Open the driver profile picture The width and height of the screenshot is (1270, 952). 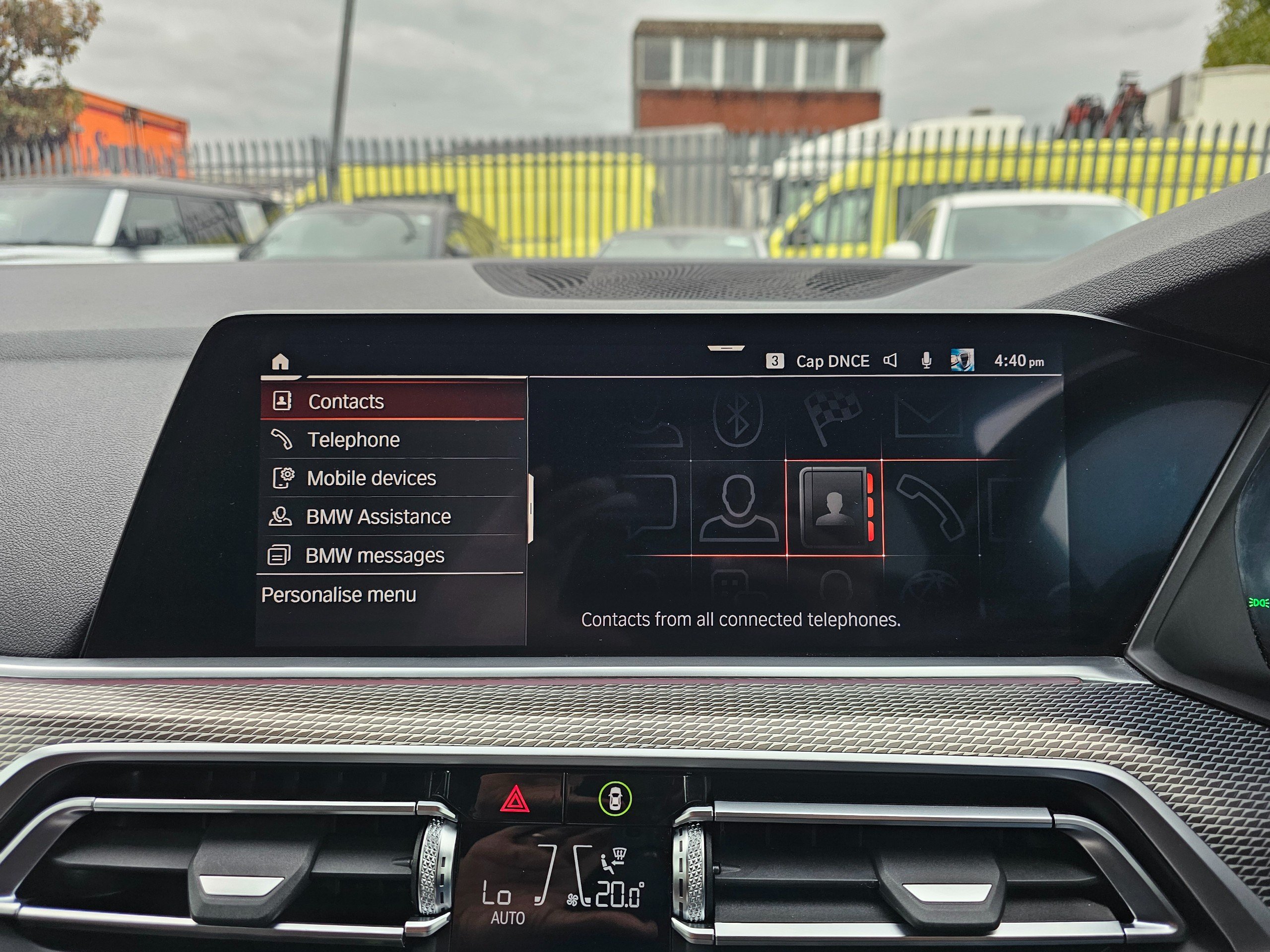coord(962,360)
